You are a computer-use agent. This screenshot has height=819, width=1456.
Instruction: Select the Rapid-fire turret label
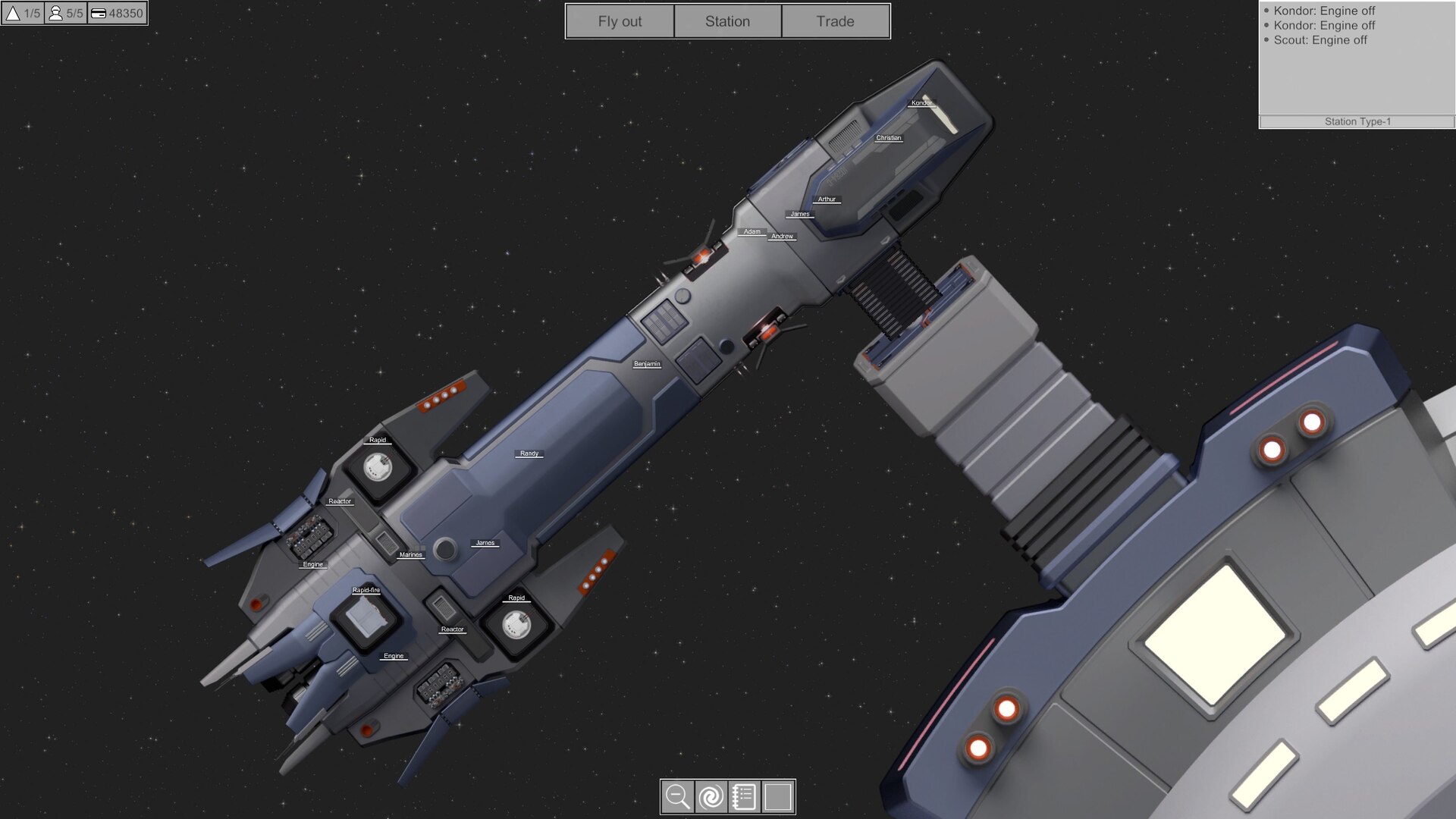pos(366,590)
